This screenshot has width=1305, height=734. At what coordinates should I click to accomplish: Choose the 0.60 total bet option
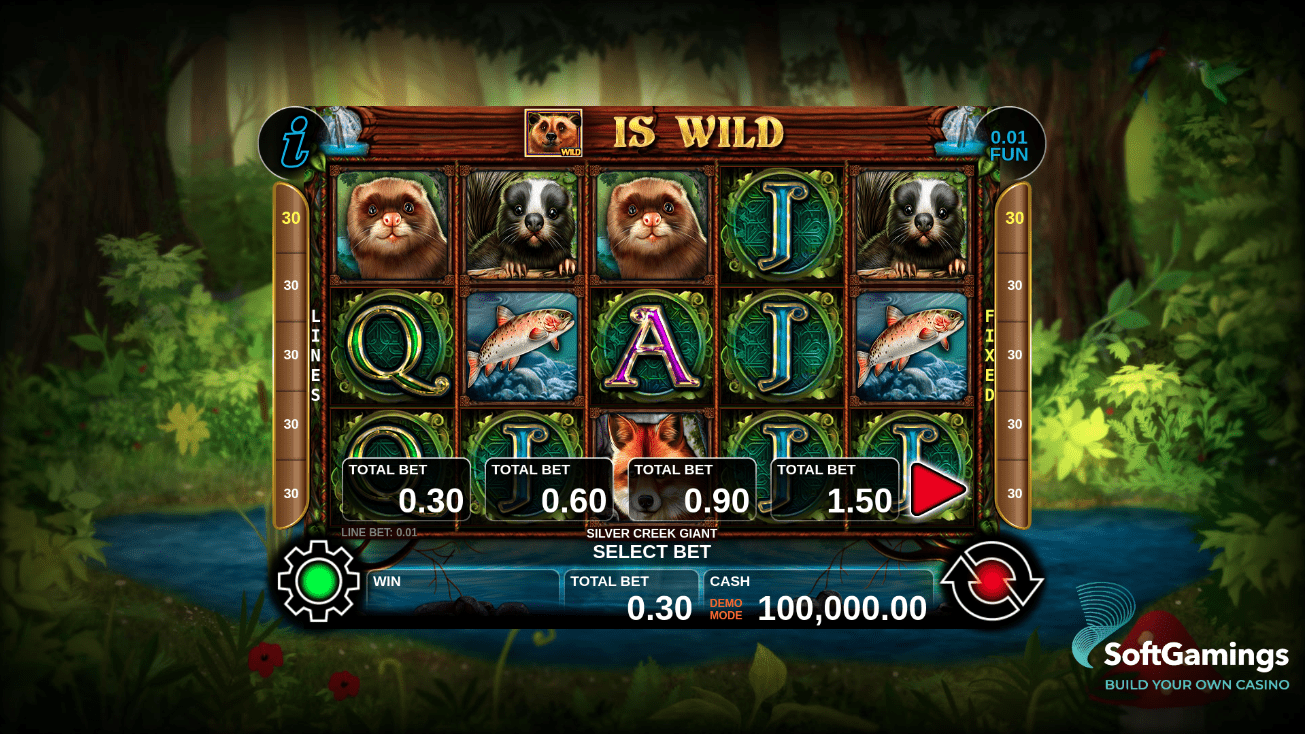pyautogui.click(x=549, y=489)
